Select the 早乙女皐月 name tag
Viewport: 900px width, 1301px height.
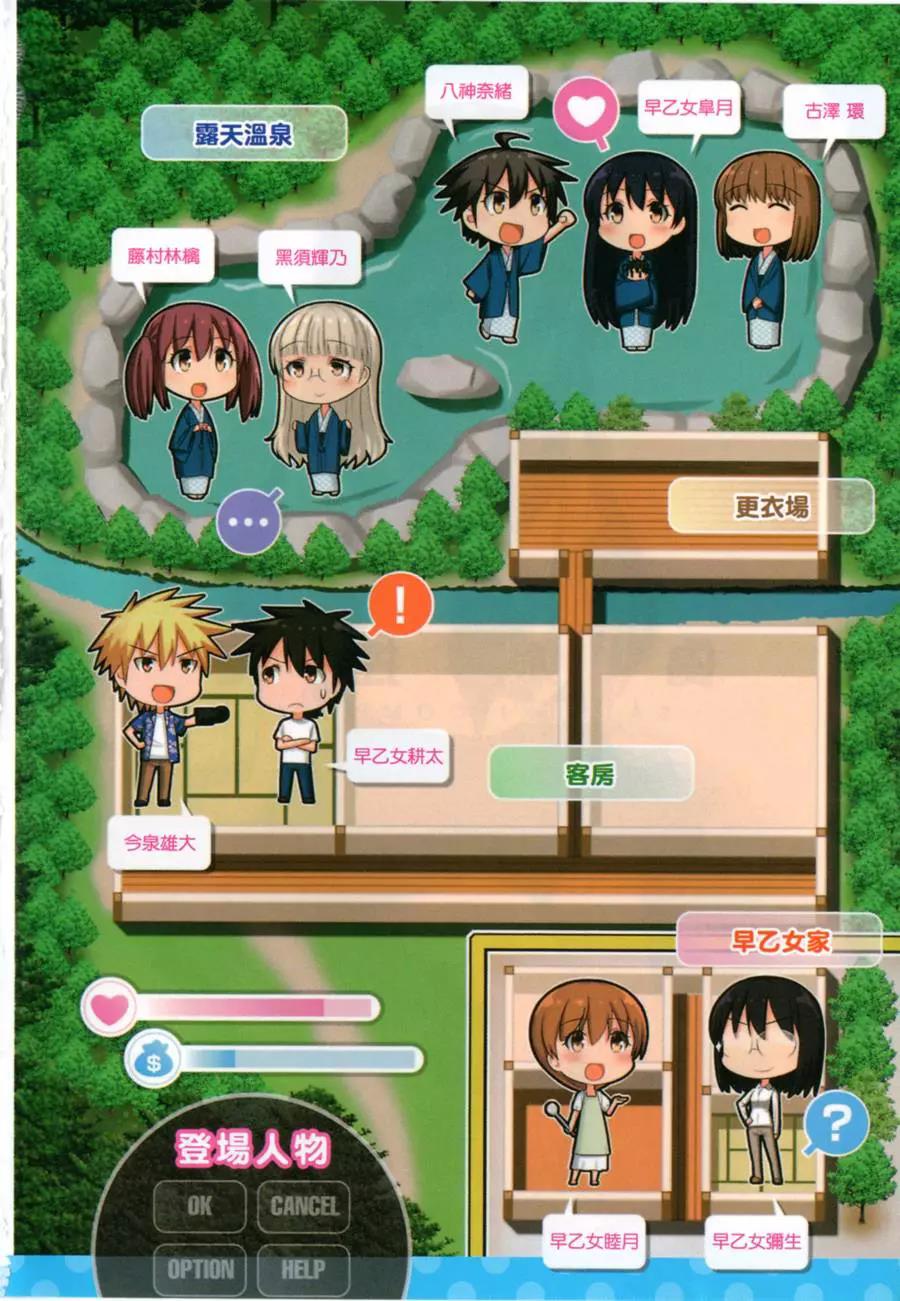pos(688,105)
